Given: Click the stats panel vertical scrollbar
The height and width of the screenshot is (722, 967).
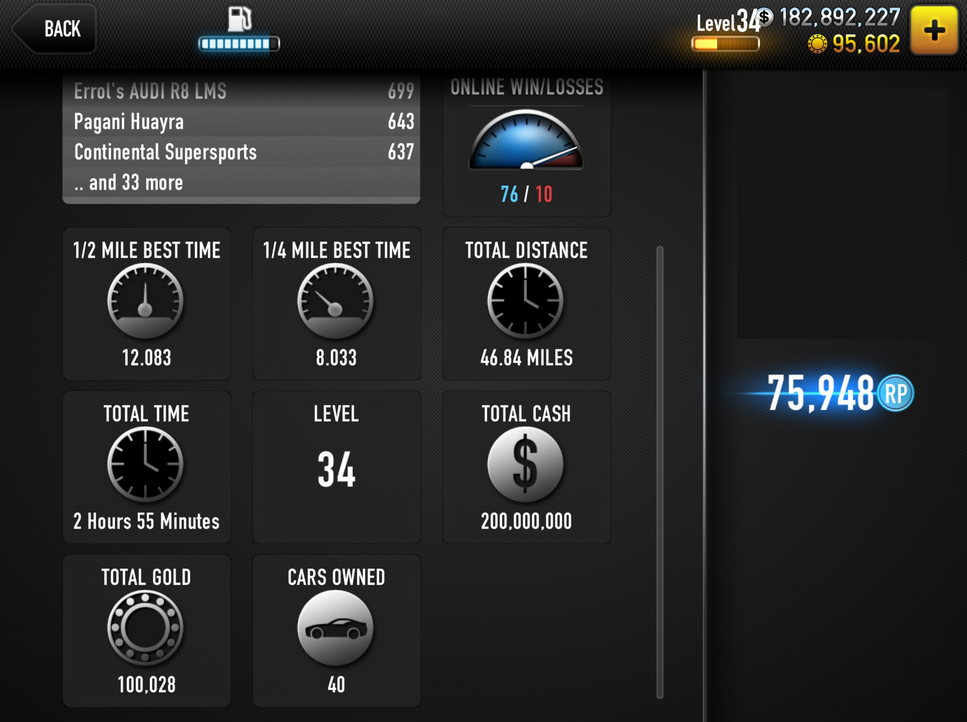Looking at the screenshot, I should [x=660, y=470].
